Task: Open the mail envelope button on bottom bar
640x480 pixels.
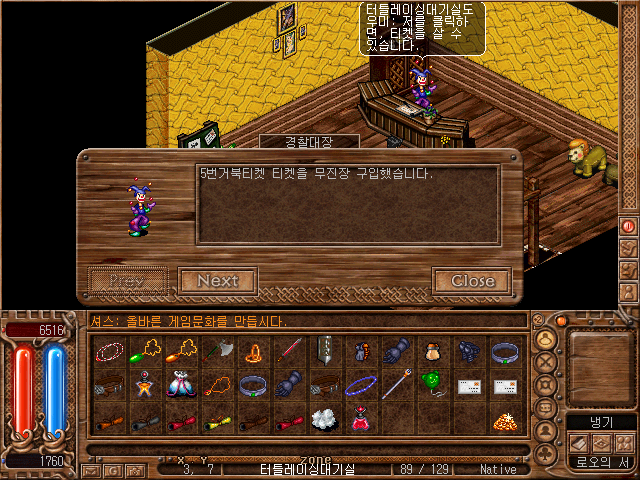Action: pyautogui.click(x=91, y=470)
